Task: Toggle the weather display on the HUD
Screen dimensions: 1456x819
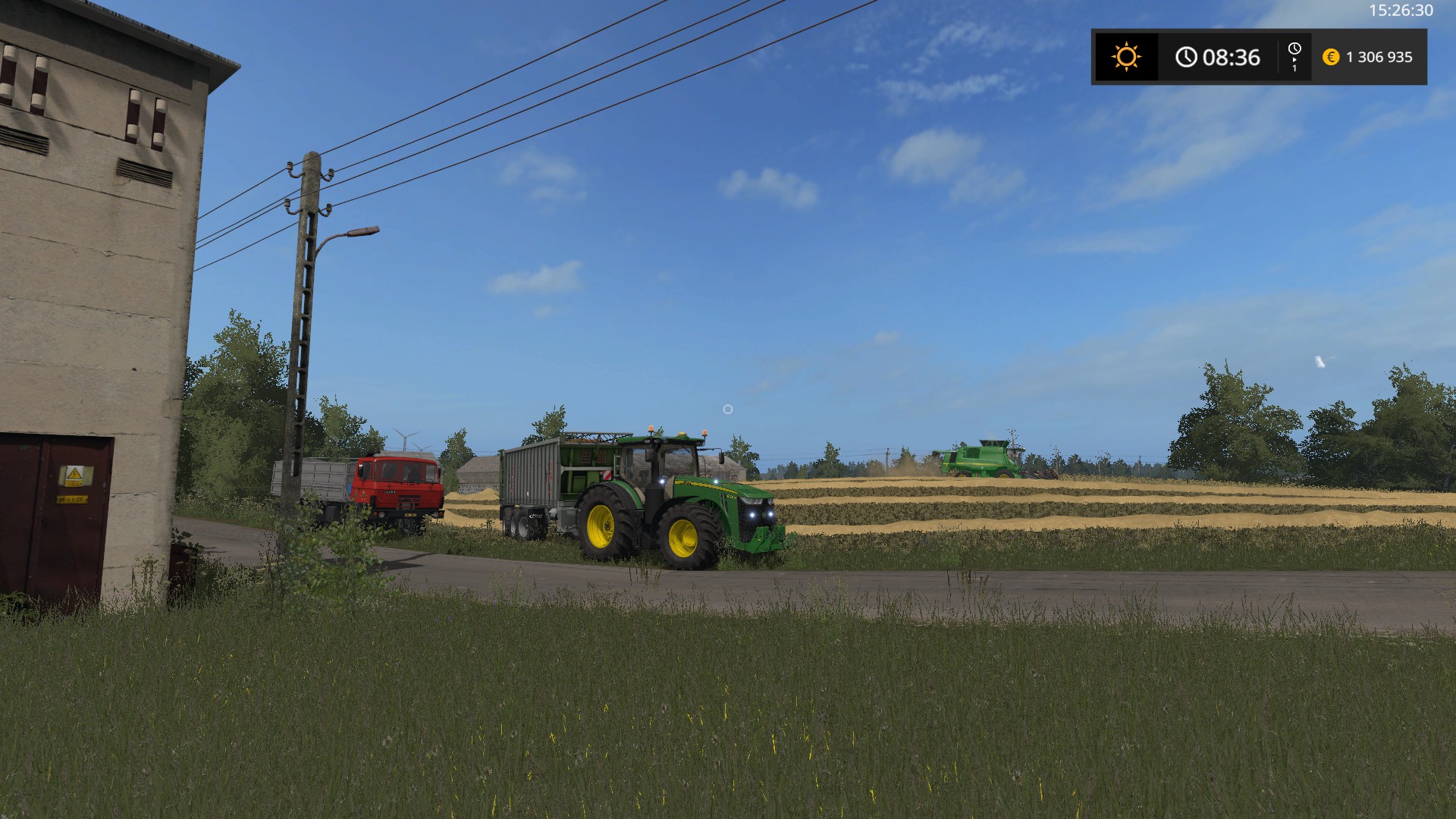Action: coord(1127,56)
